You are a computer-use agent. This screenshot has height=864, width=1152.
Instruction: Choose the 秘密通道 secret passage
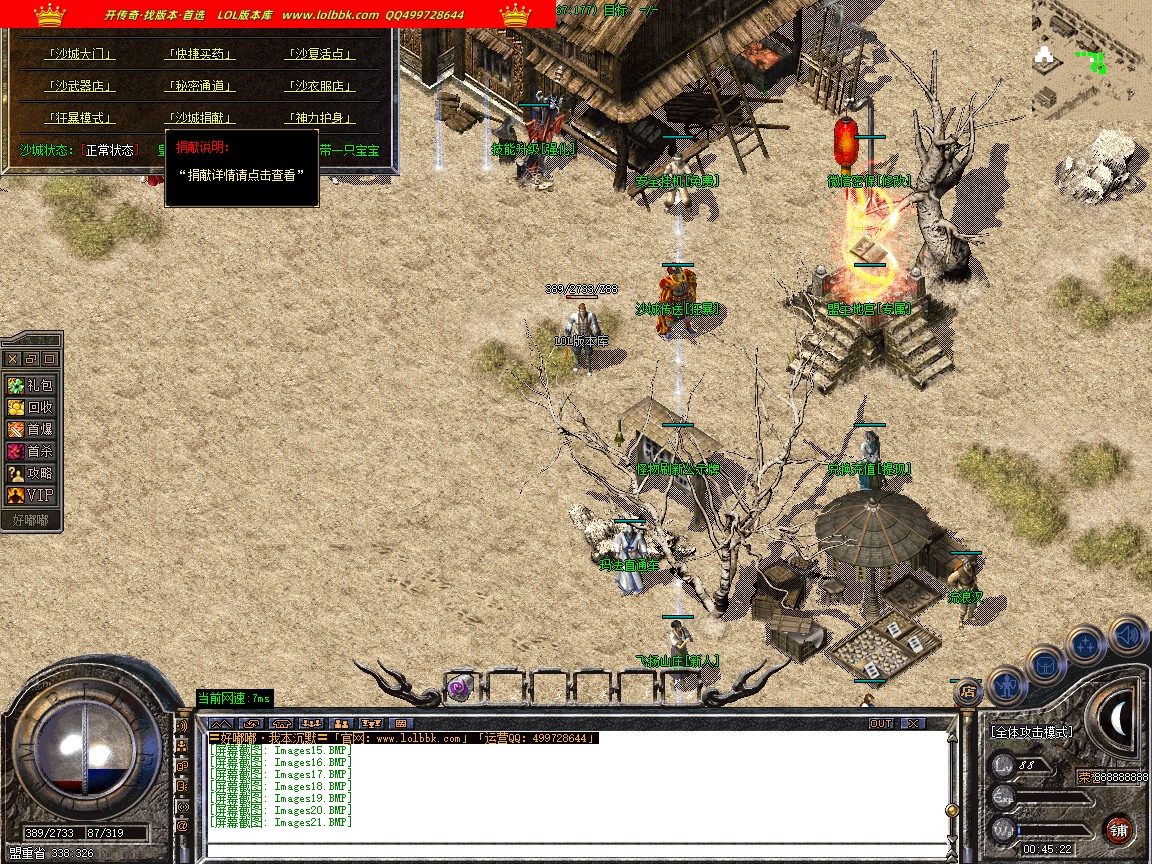tap(200, 86)
